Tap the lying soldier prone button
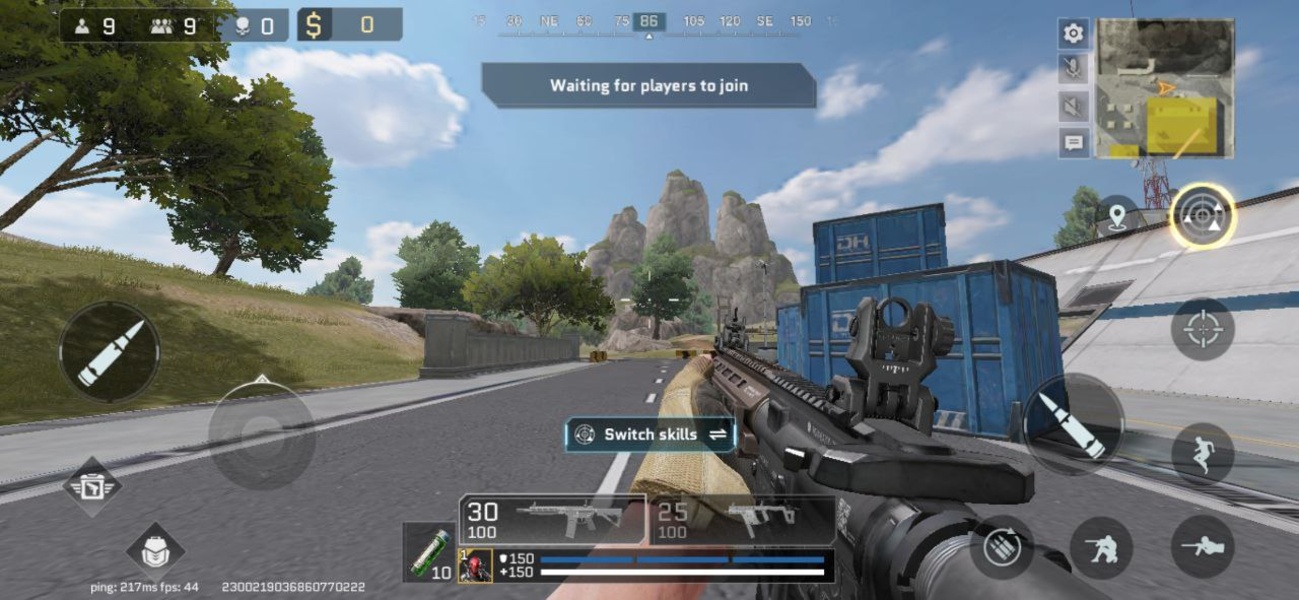This screenshot has width=1299, height=600. [1202, 546]
